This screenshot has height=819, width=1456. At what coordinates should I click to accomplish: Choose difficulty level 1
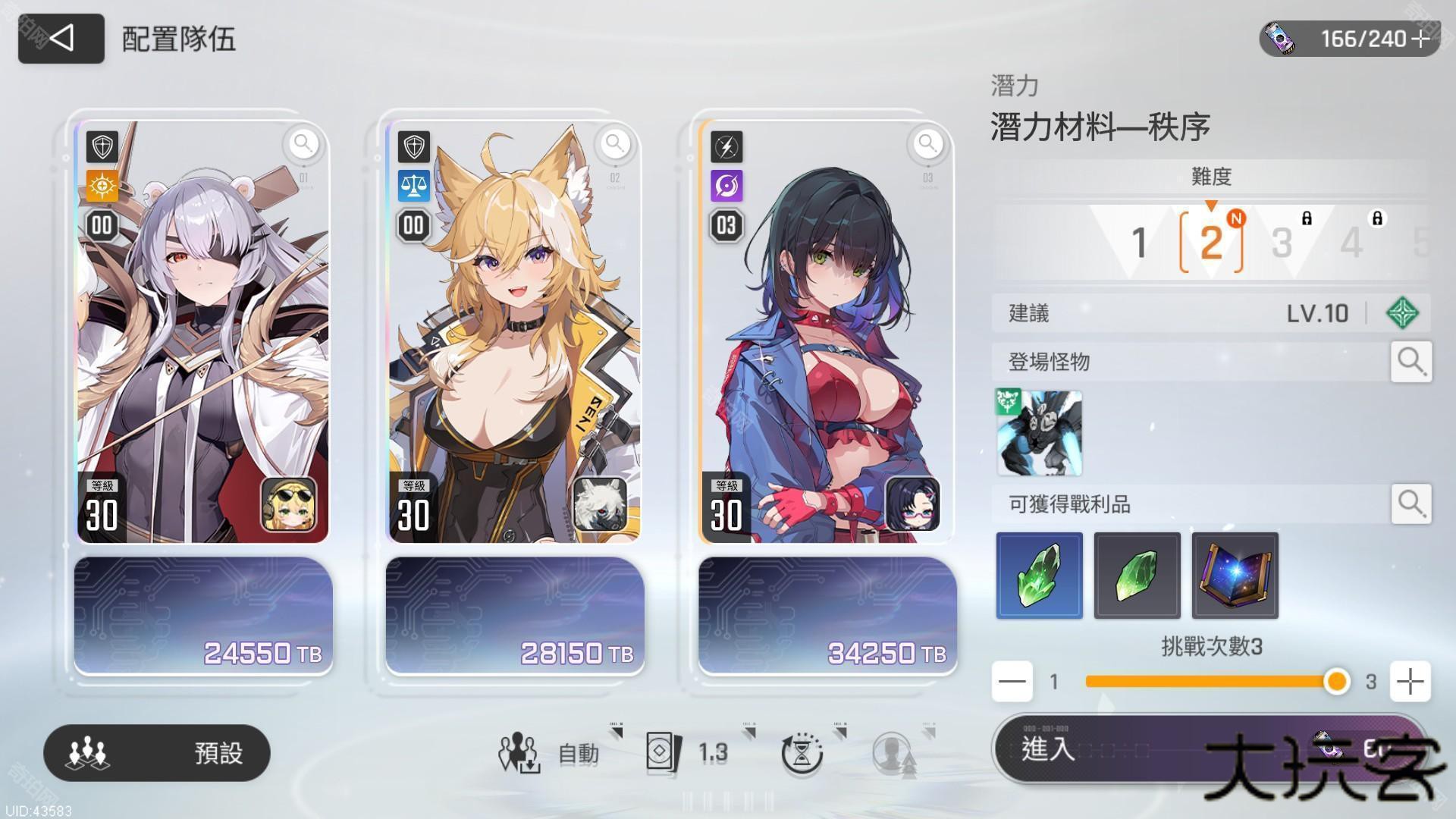coord(1138,243)
